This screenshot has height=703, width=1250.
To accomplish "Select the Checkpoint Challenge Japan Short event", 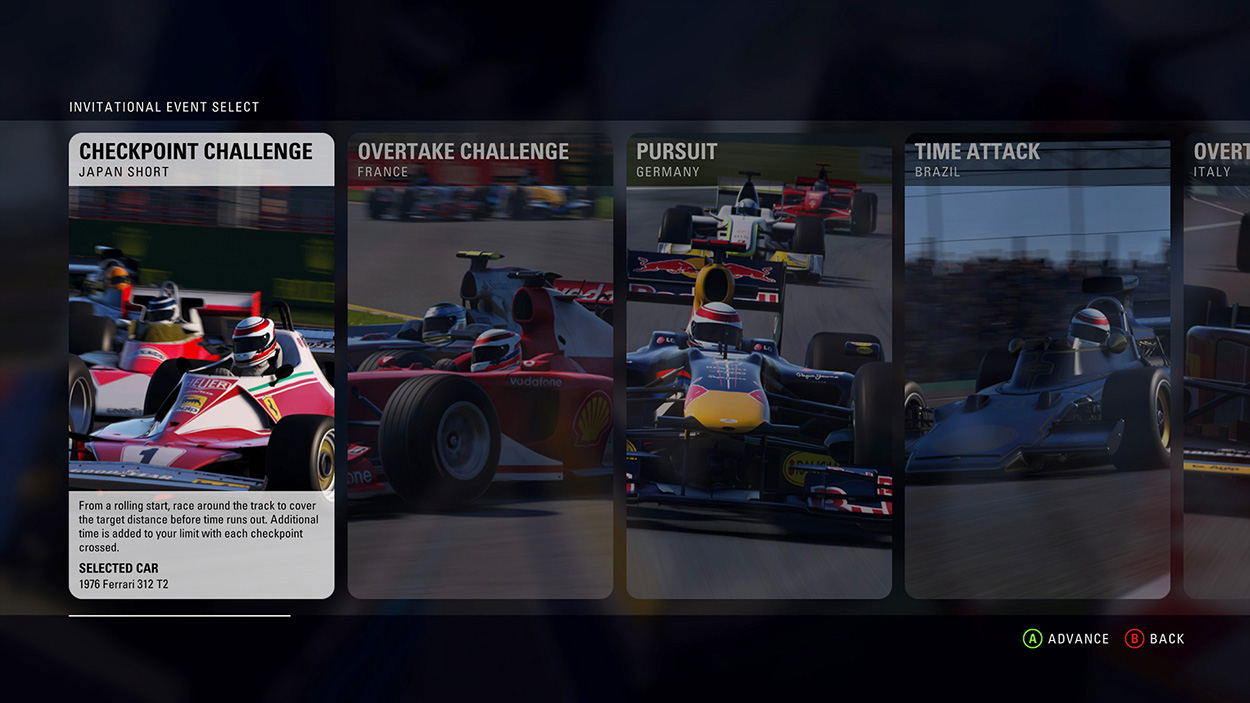I will pos(201,365).
